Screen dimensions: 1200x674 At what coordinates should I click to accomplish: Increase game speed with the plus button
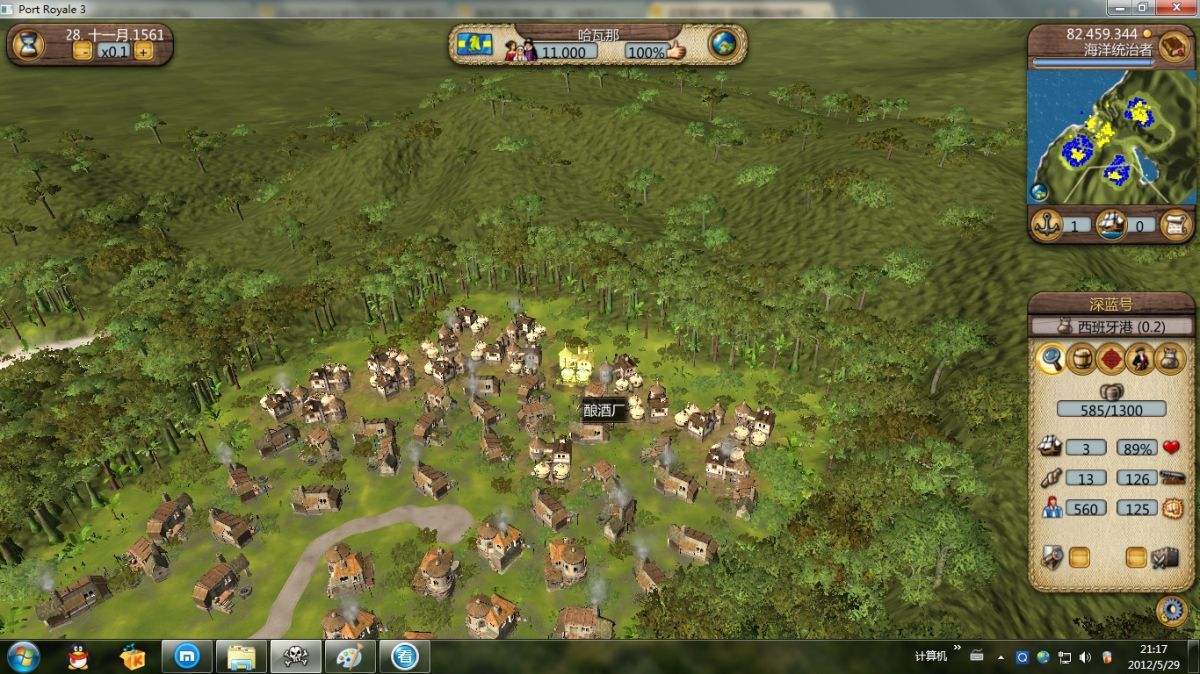click(x=144, y=52)
